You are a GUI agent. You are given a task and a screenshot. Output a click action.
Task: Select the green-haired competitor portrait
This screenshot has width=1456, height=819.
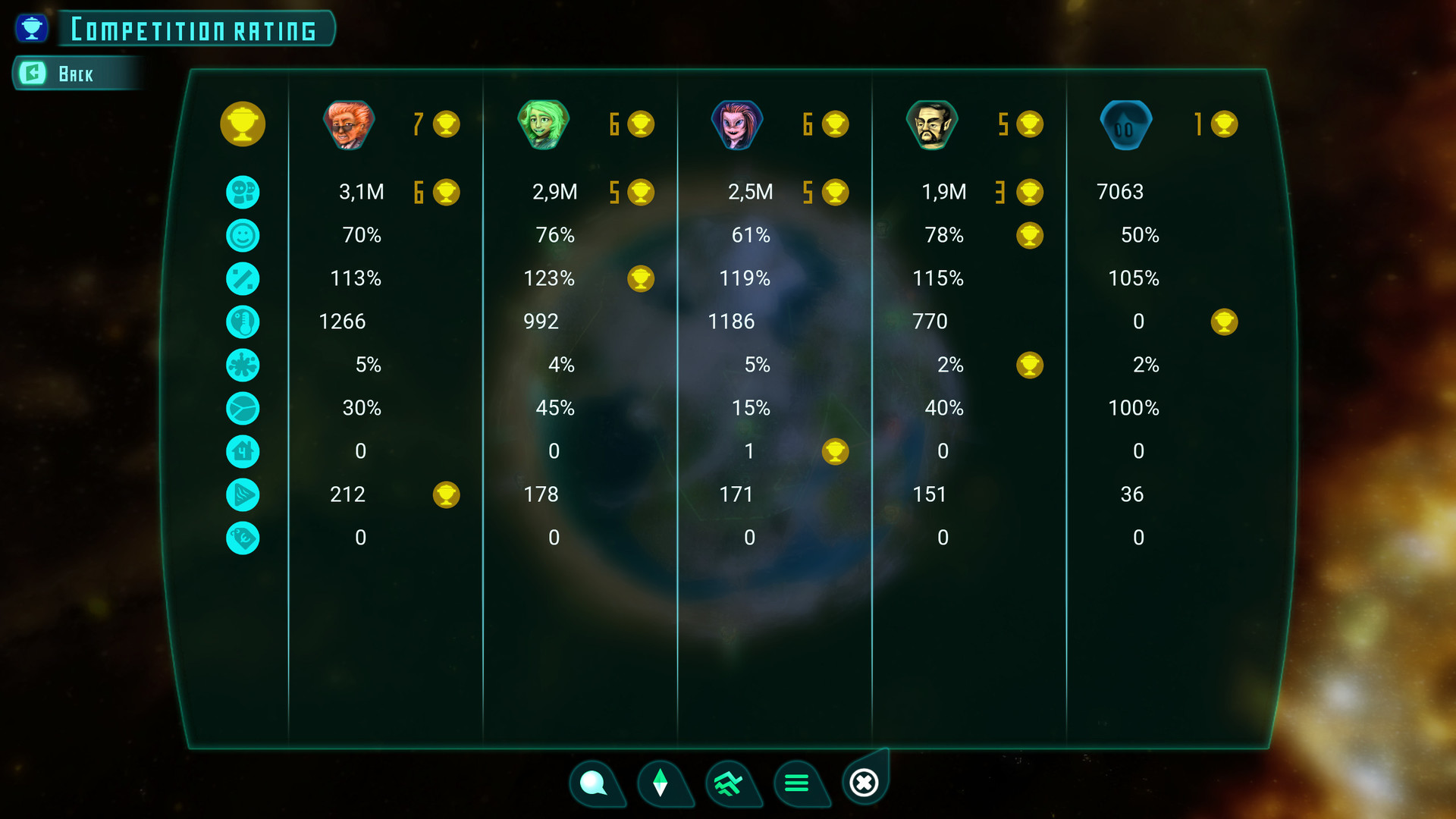[543, 124]
